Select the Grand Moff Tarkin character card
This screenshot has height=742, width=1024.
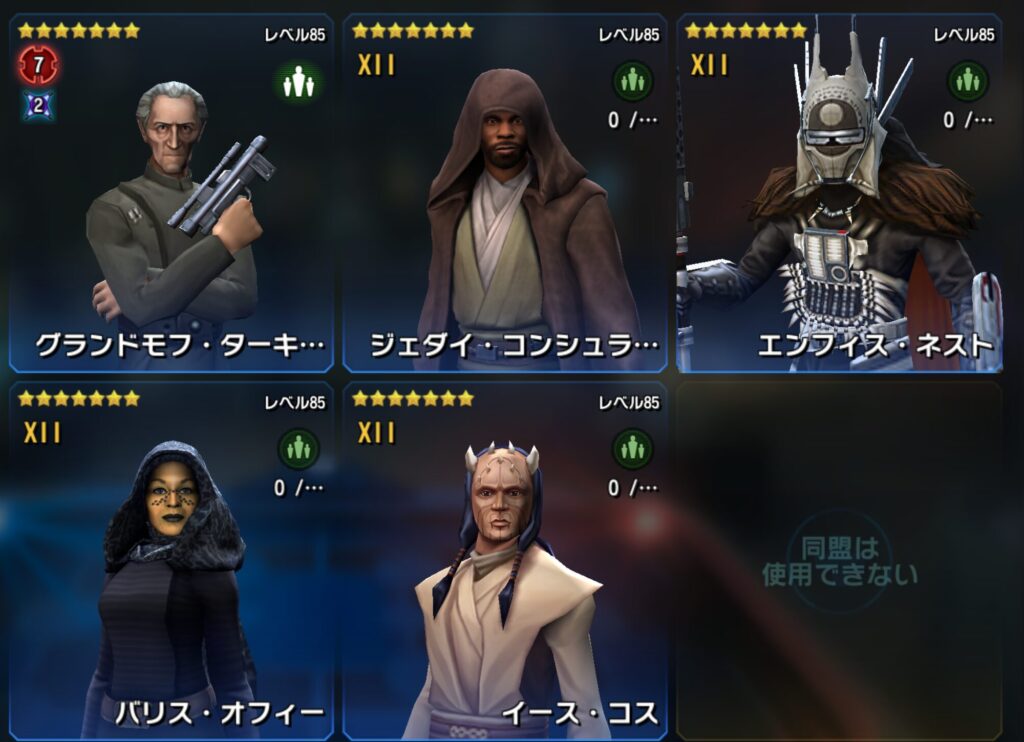click(170, 195)
